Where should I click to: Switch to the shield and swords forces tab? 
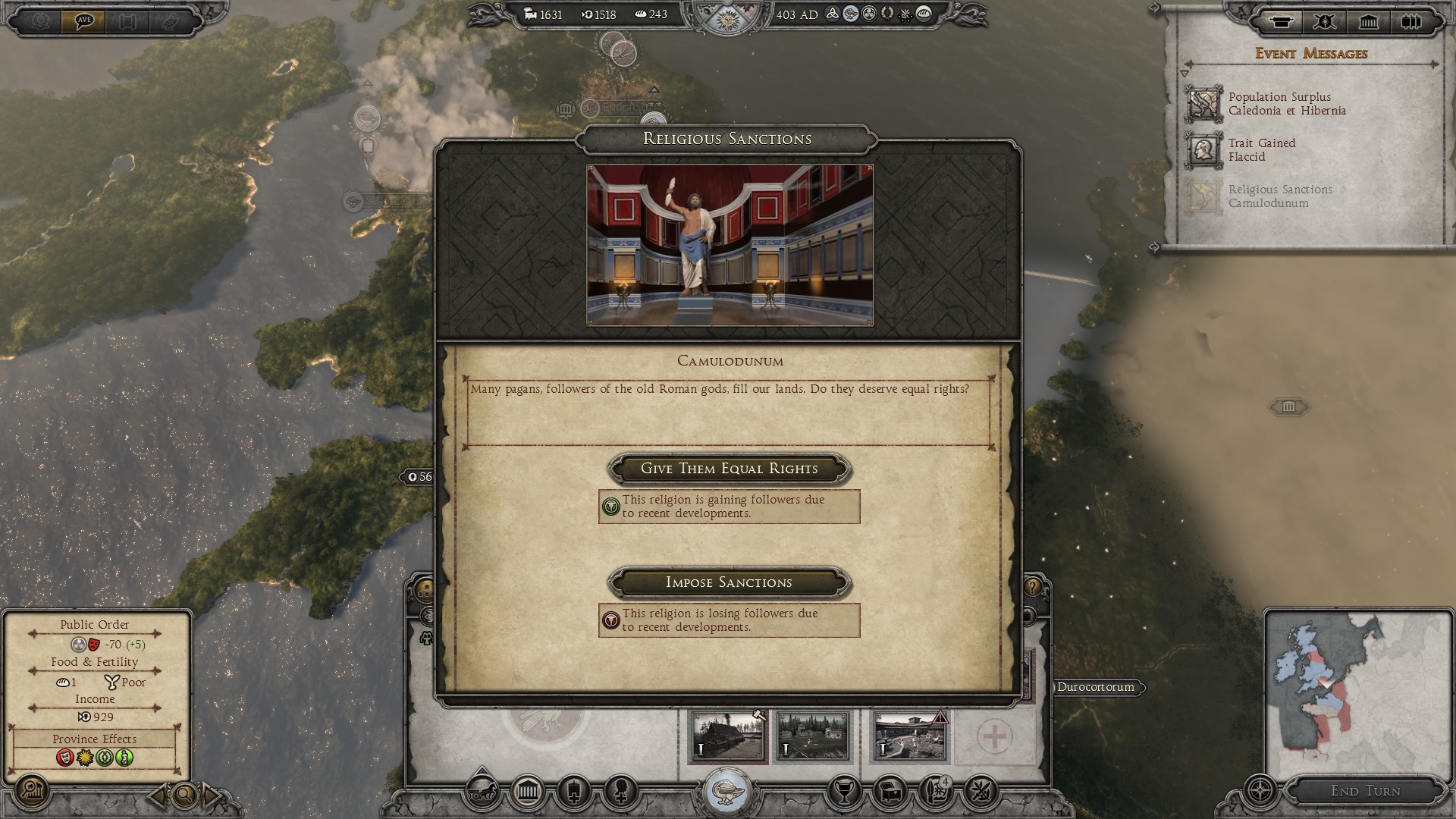tap(1325, 21)
